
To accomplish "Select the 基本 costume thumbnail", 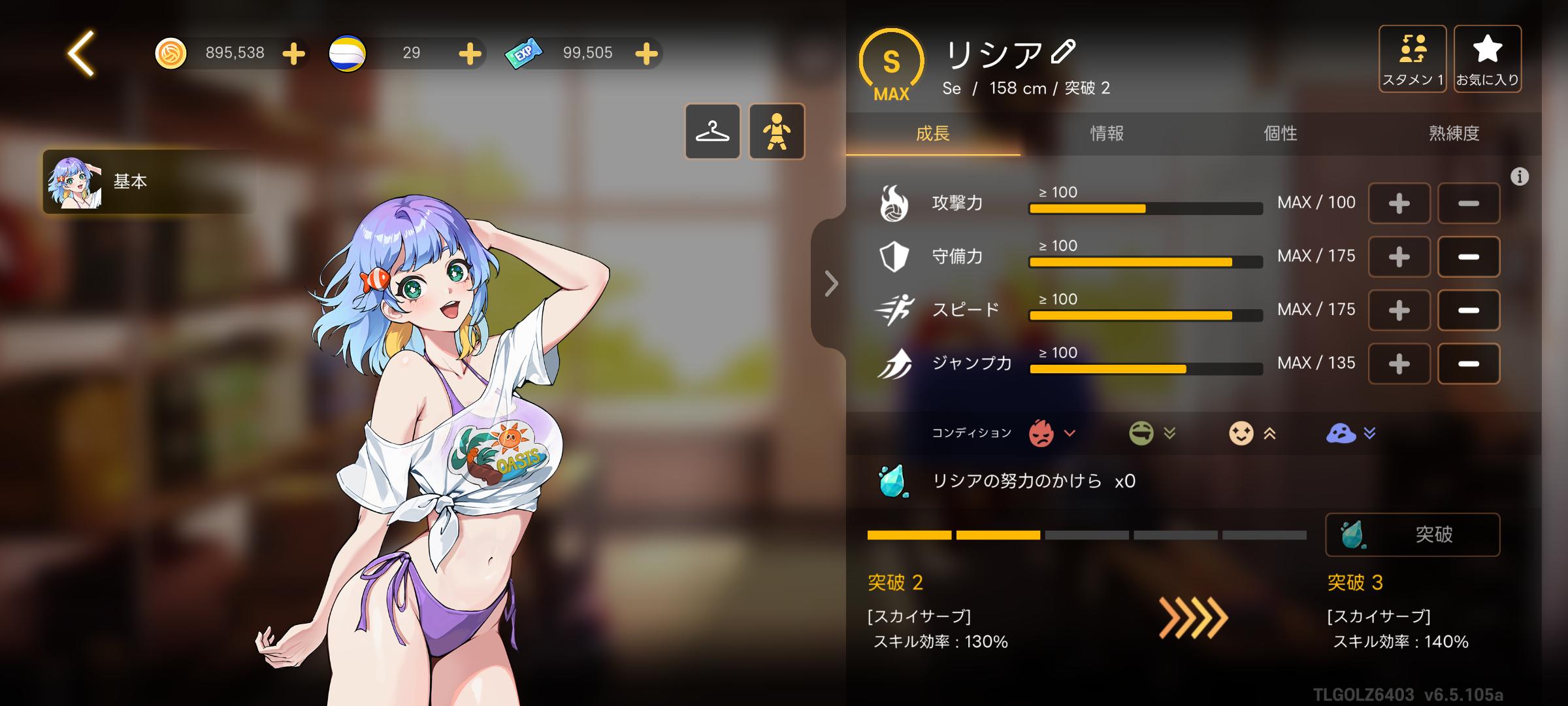I will pos(75,182).
